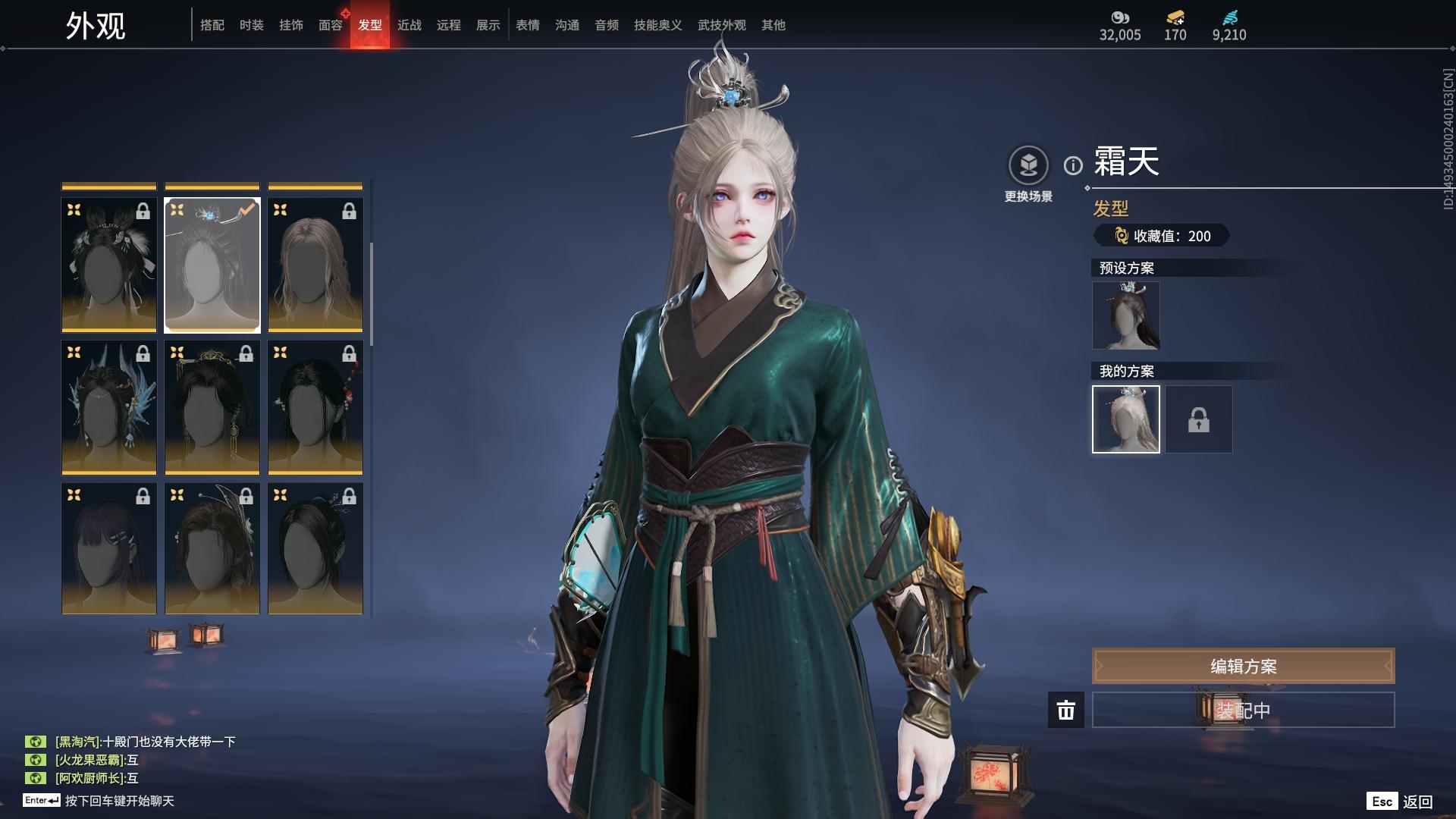
Task: Switch to the 搭配 tab
Action: (212, 25)
